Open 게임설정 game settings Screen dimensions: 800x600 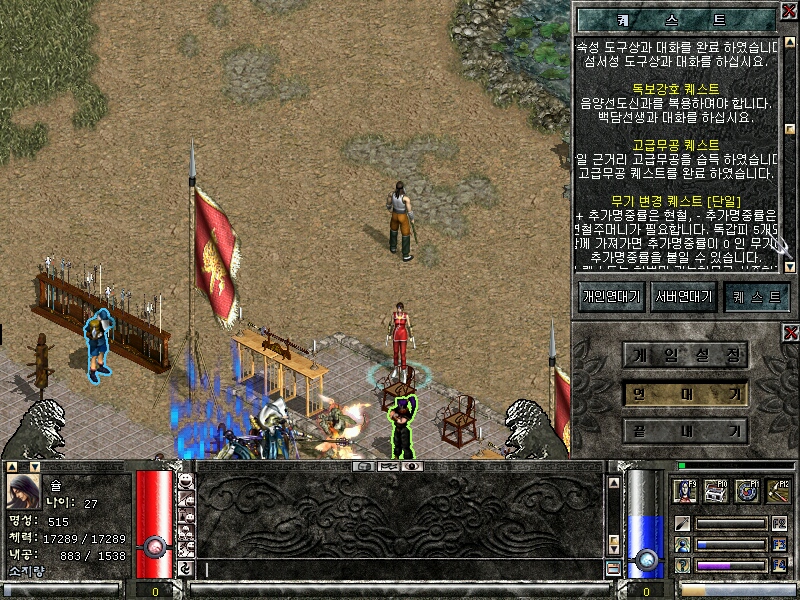coord(686,354)
